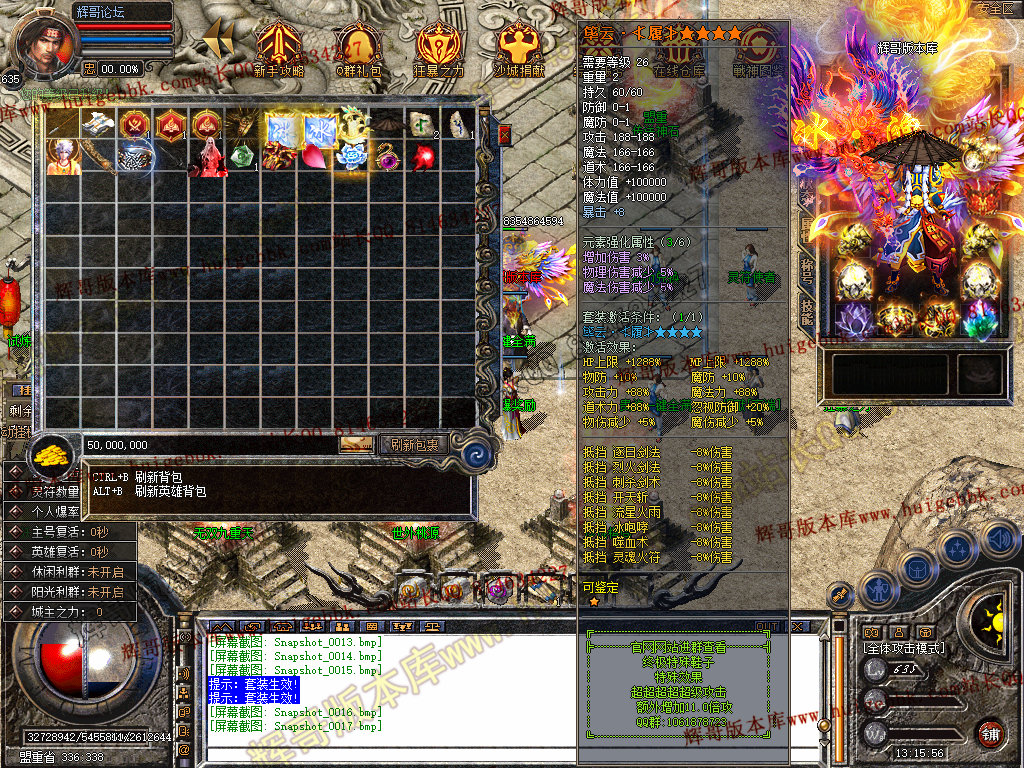Open the 铺 shop button
The image size is (1024, 768).
pyautogui.click(x=991, y=735)
